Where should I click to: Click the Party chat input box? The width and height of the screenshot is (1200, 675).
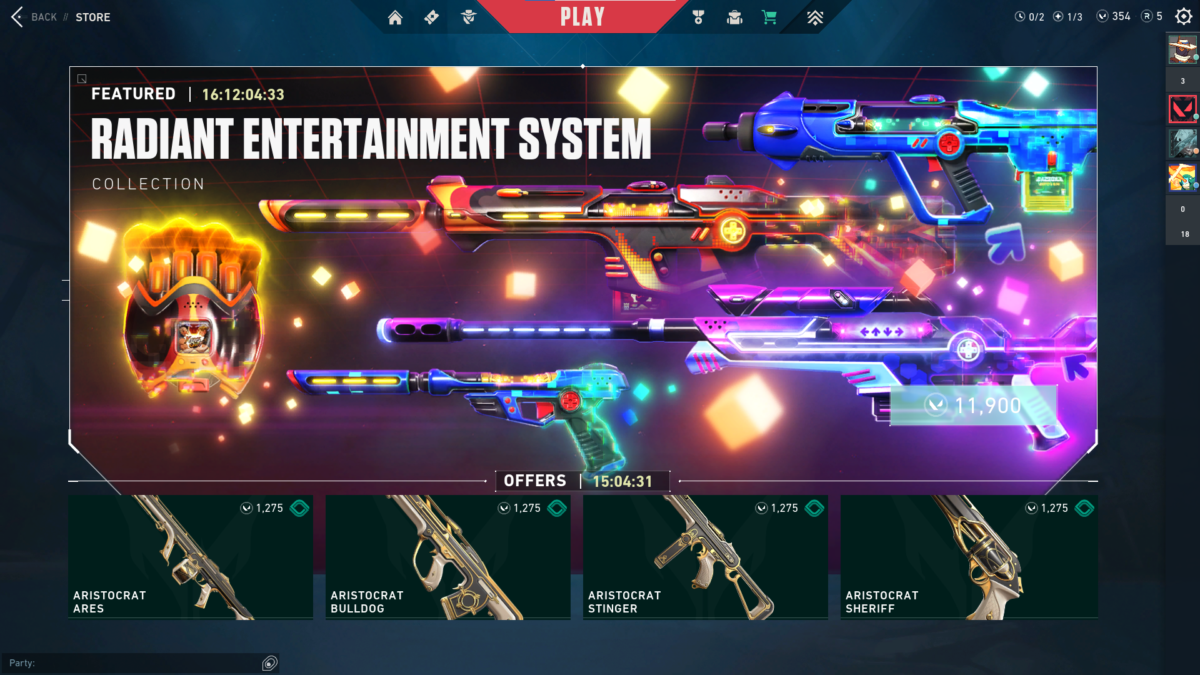(x=130, y=663)
